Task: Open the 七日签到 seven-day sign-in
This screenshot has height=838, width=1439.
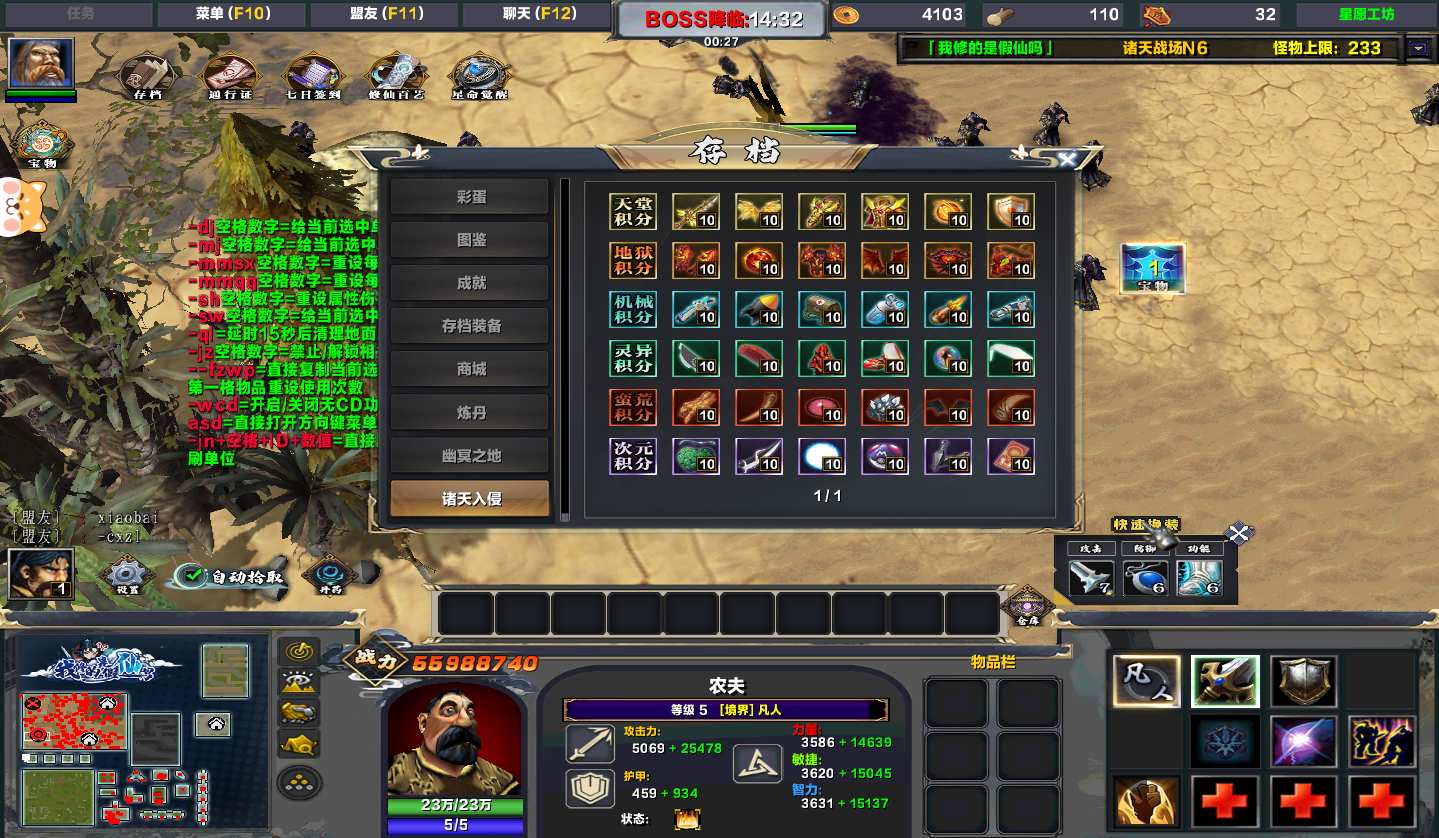Action: tap(313, 77)
